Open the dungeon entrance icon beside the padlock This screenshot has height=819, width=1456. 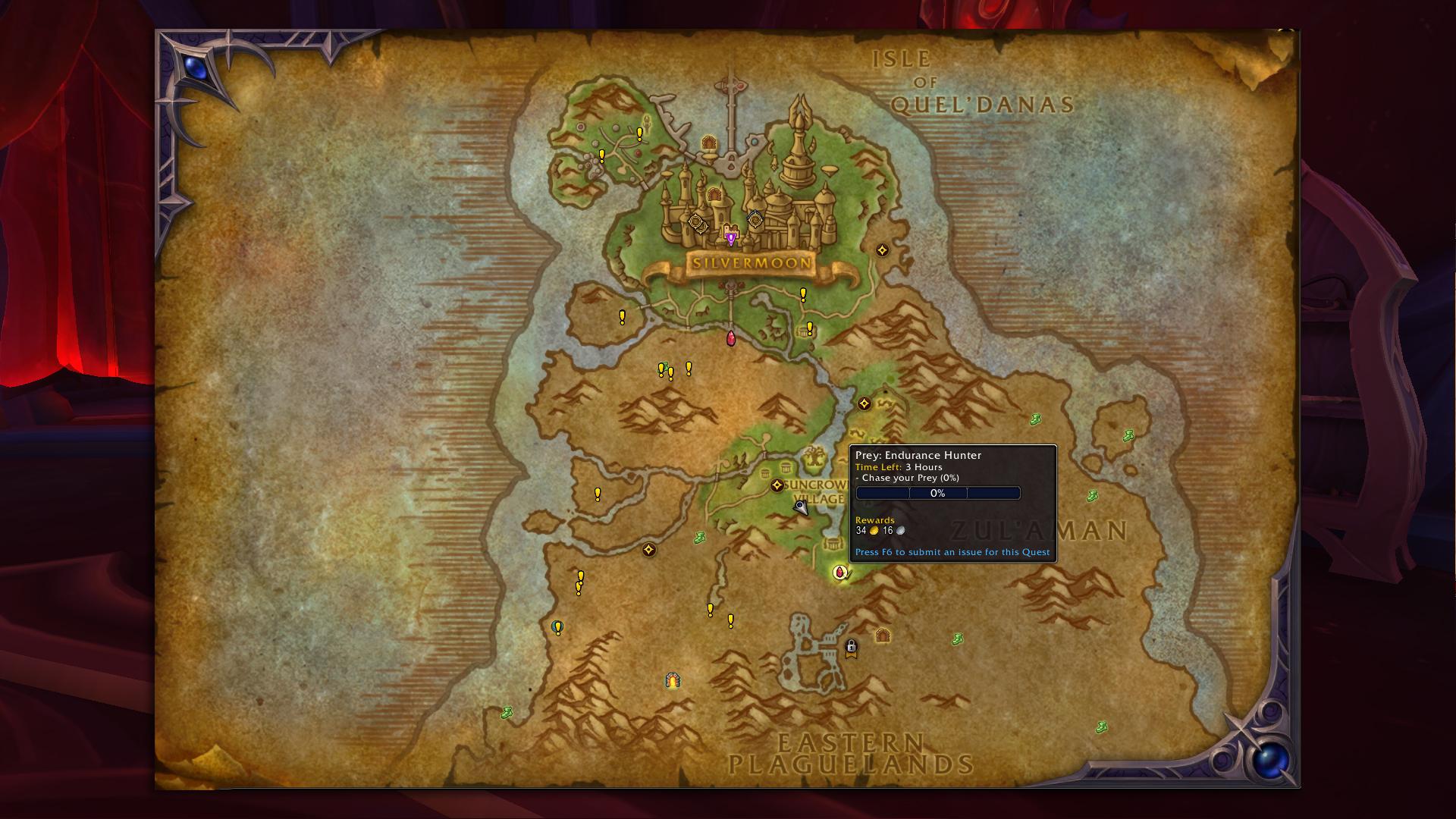click(x=882, y=635)
